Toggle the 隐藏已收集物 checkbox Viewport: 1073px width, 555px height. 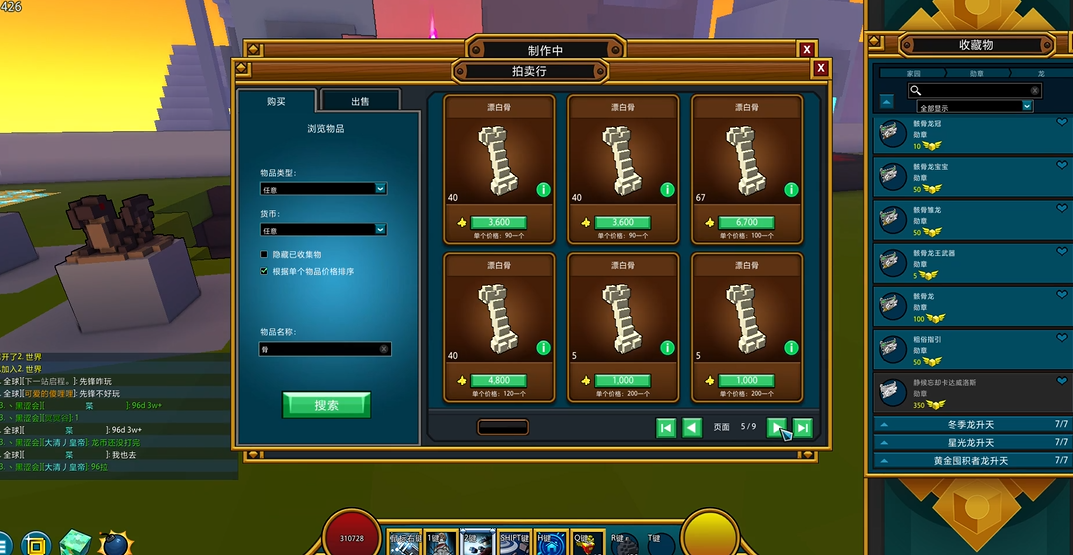pyautogui.click(x=264, y=255)
